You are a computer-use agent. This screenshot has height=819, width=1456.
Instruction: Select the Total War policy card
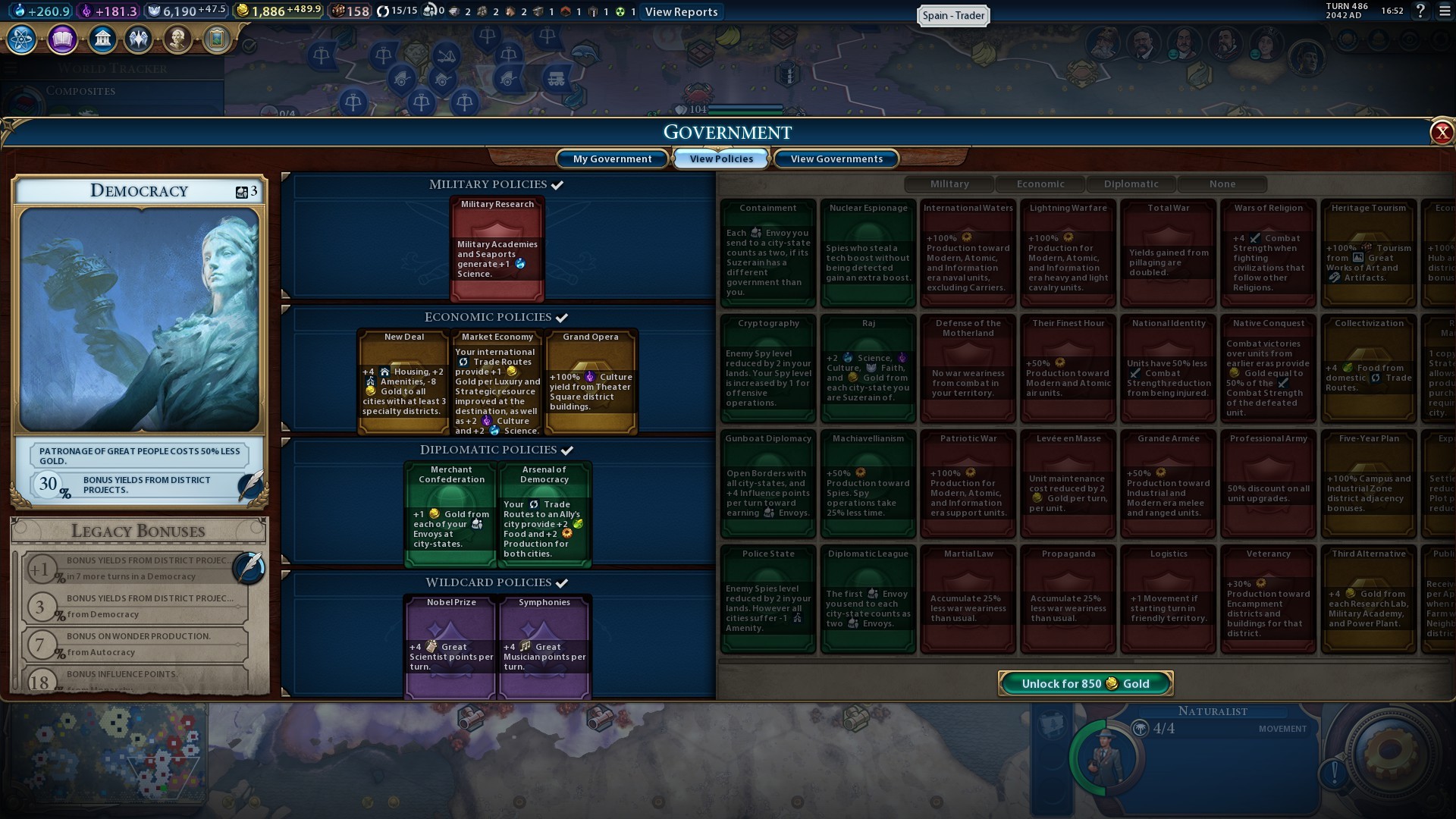pos(1169,253)
